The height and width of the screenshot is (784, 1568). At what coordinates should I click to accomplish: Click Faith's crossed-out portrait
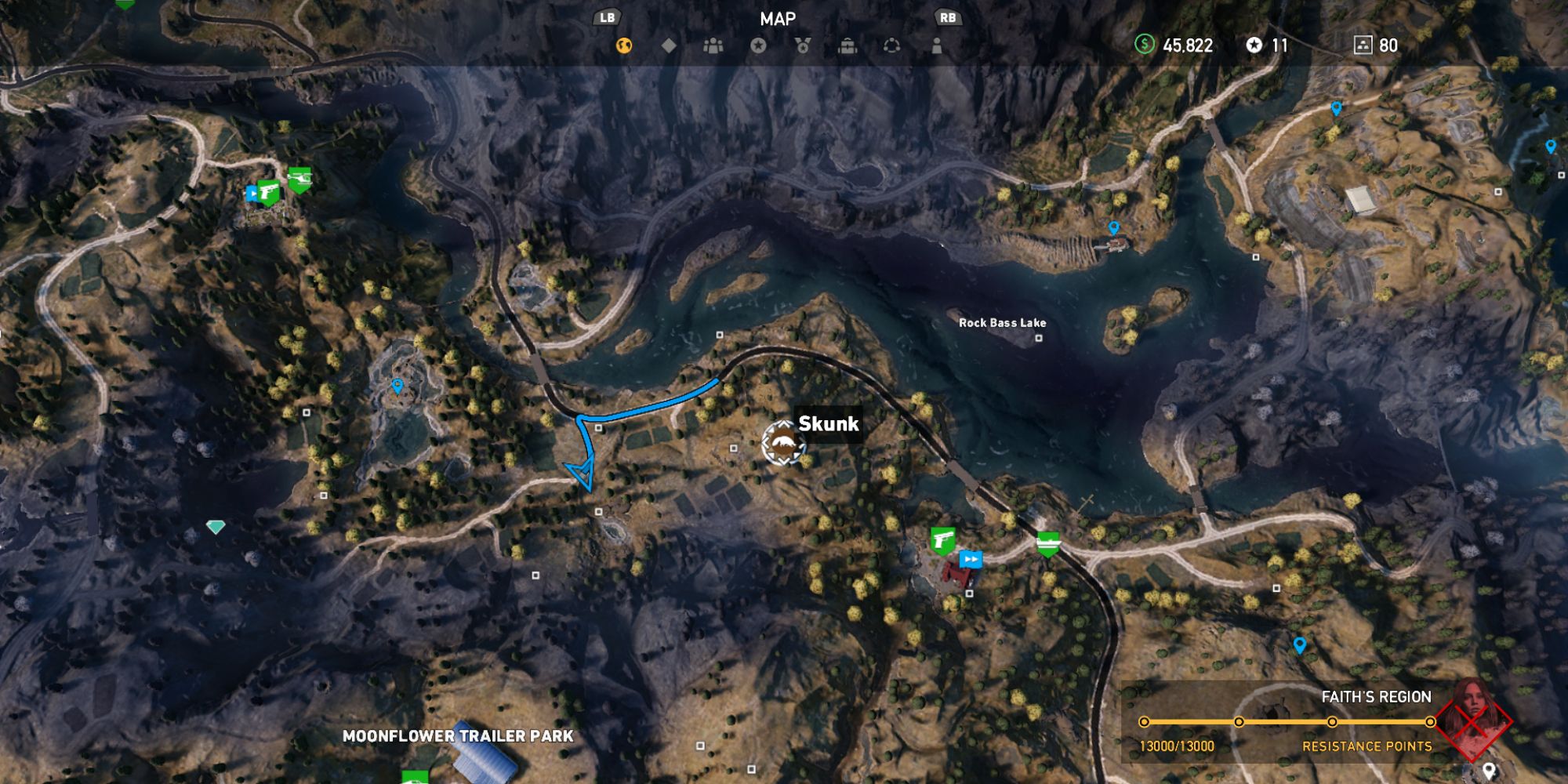click(x=1473, y=717)
